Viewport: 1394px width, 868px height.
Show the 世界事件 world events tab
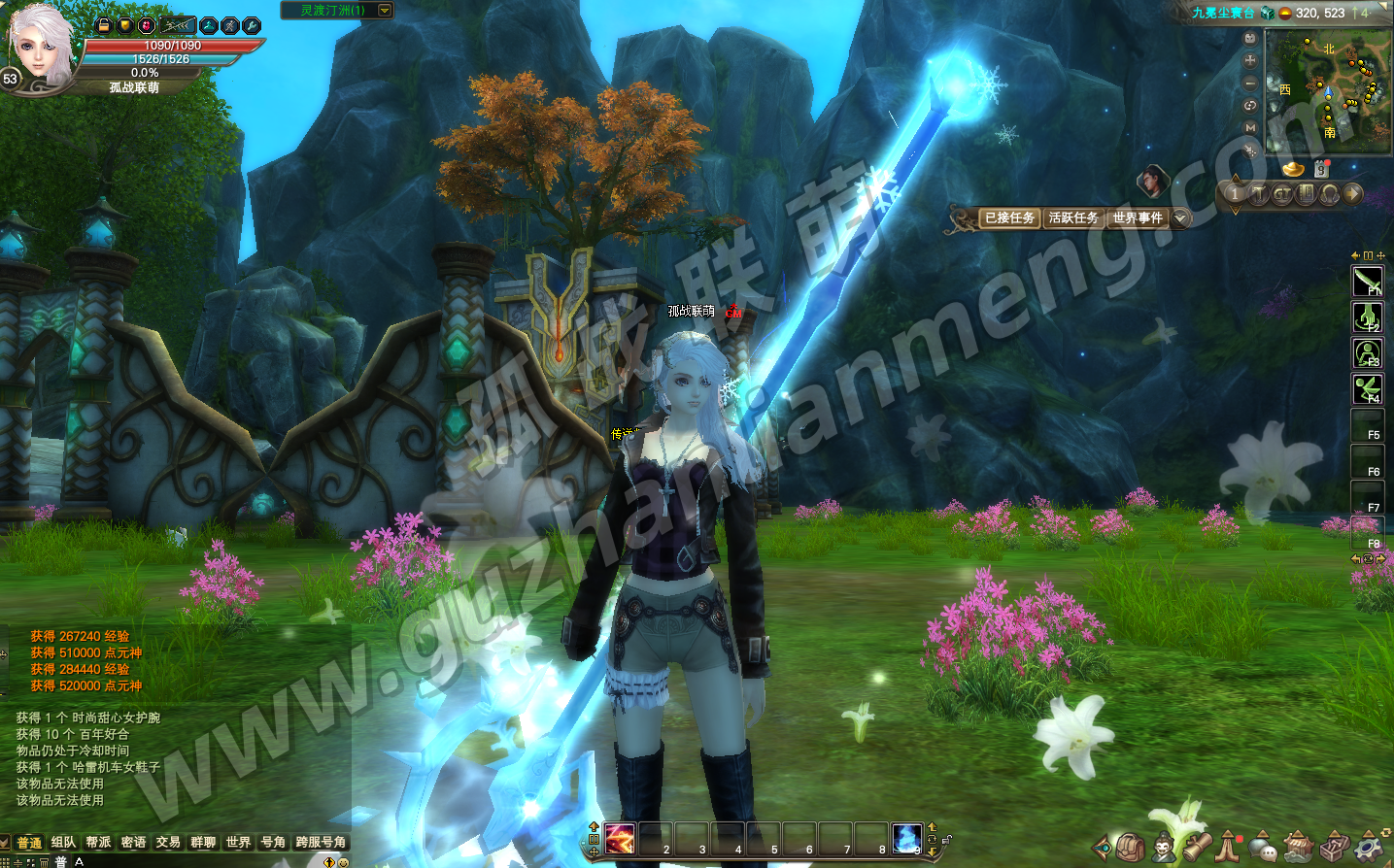(x=1137, y=218)
